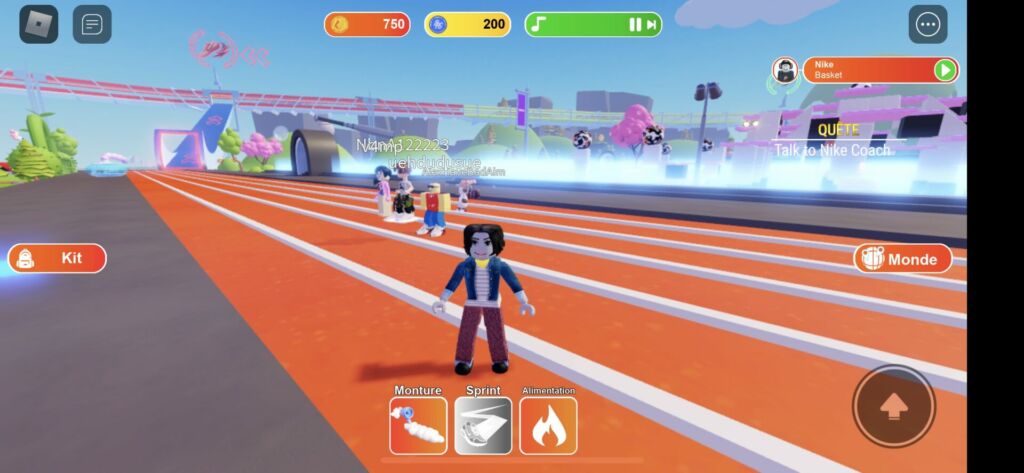
Task: Click the green arrow on Nike Basket banner
Action: 944,70
